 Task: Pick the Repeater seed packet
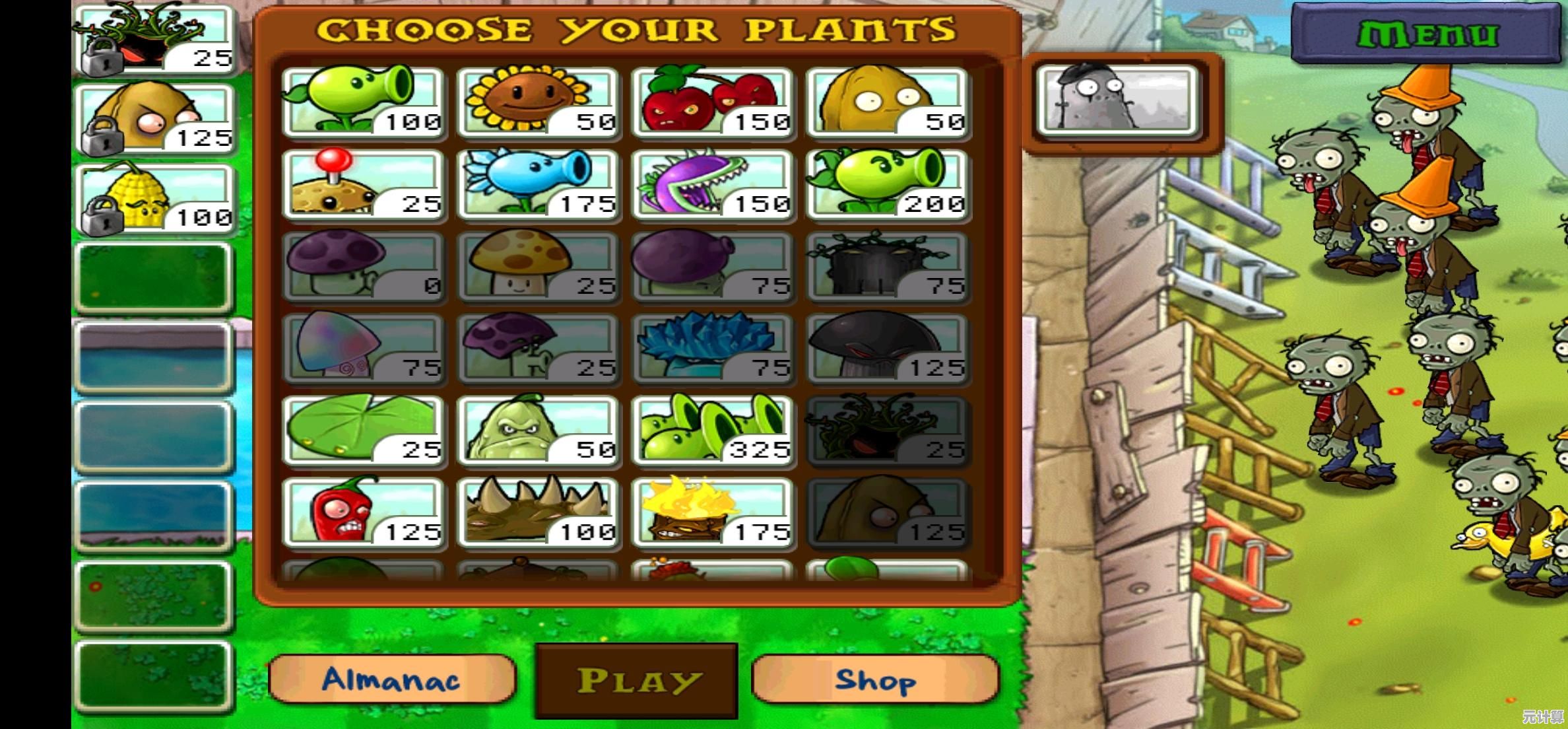pyautogui.click(x=888, y=185)
